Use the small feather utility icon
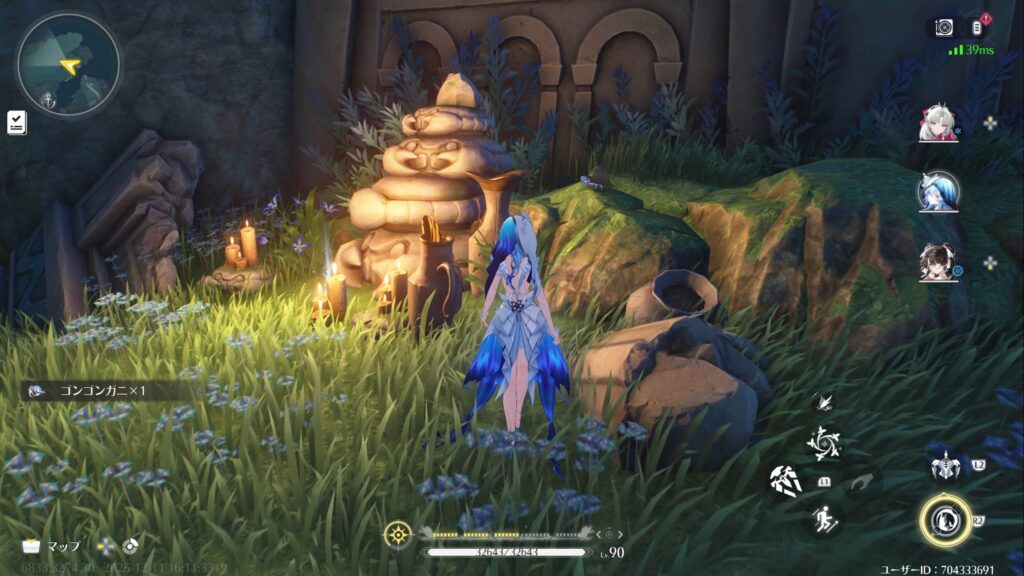Screen dimensions: 1024x576 pyautogui.click(x=825, y=402)
